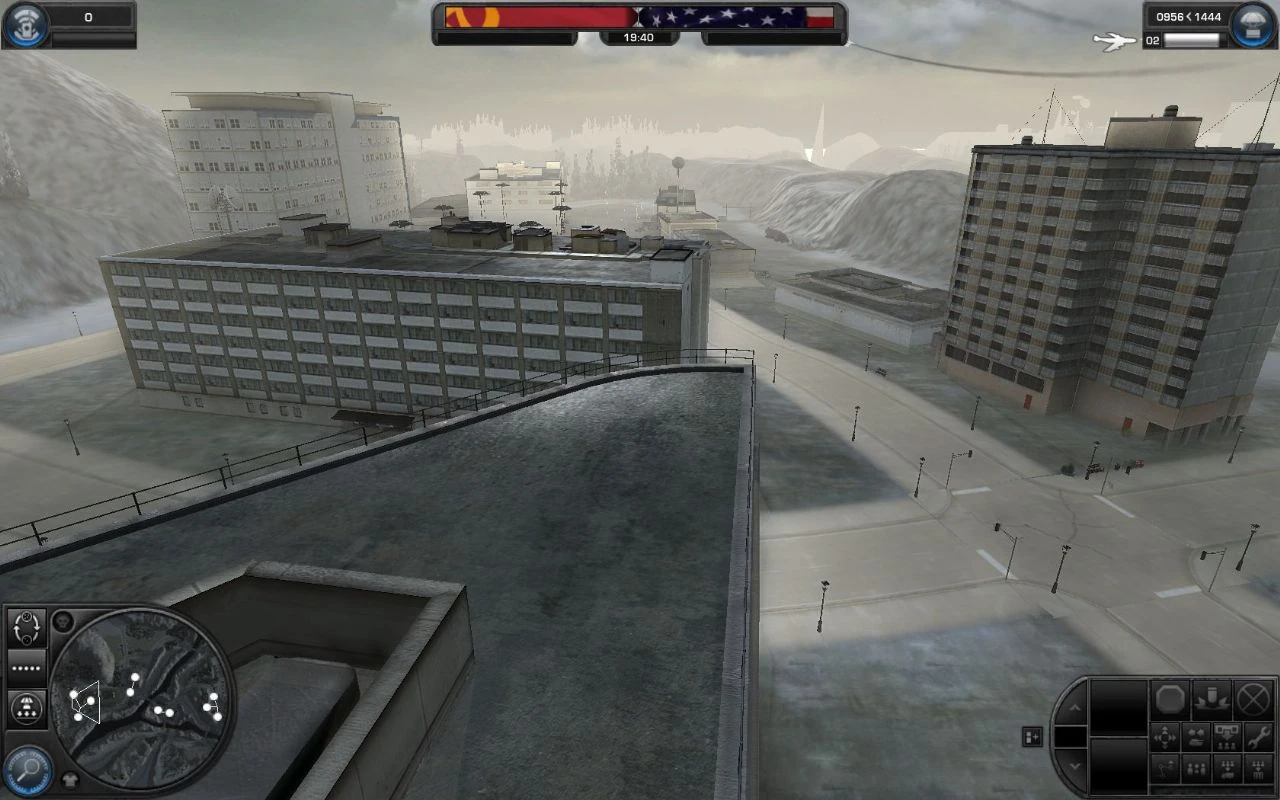Select the Move command crosshair icon

pos(1165,736)
